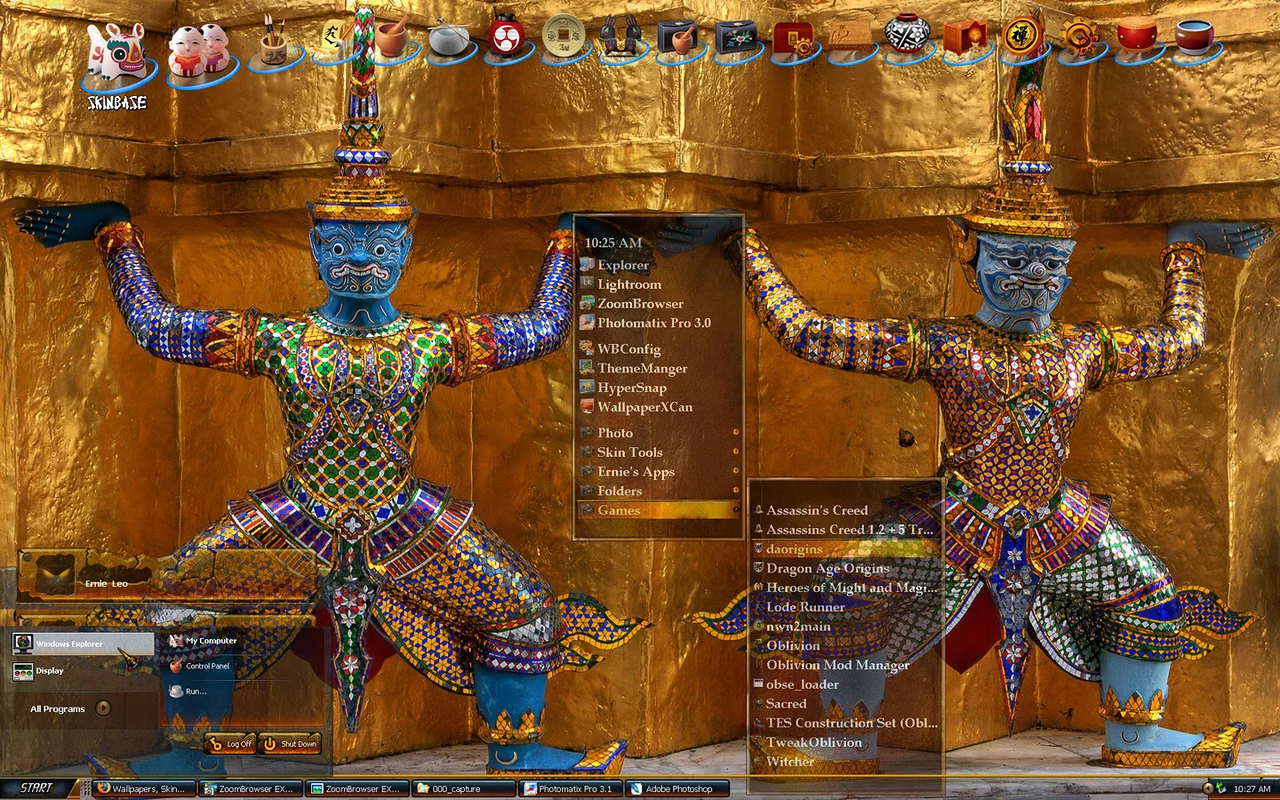Screen dimensions: 1280x800
Task: Open Display in the start menu
Action: coord(50,671)
